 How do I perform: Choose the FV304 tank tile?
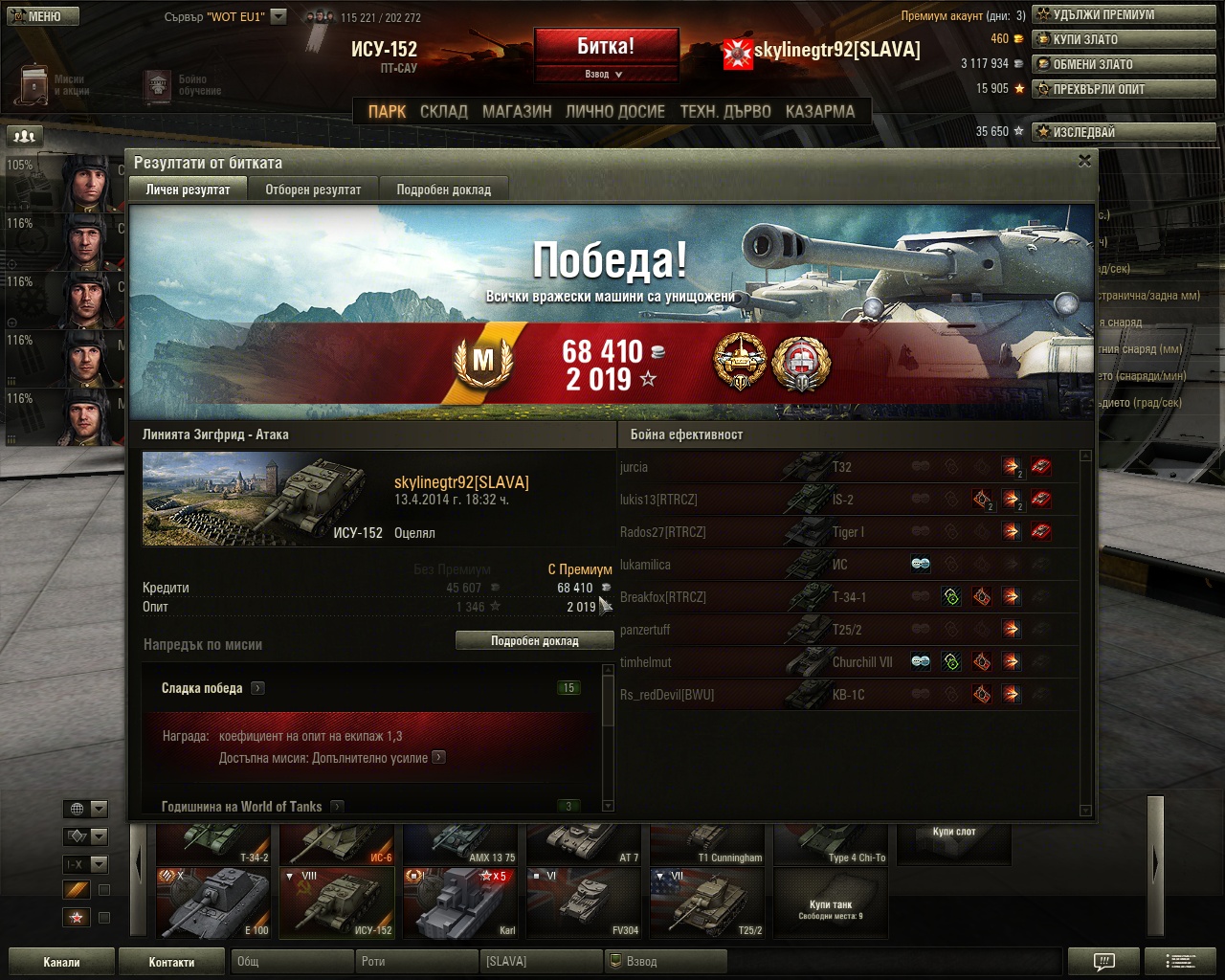[x=584, y=902]
